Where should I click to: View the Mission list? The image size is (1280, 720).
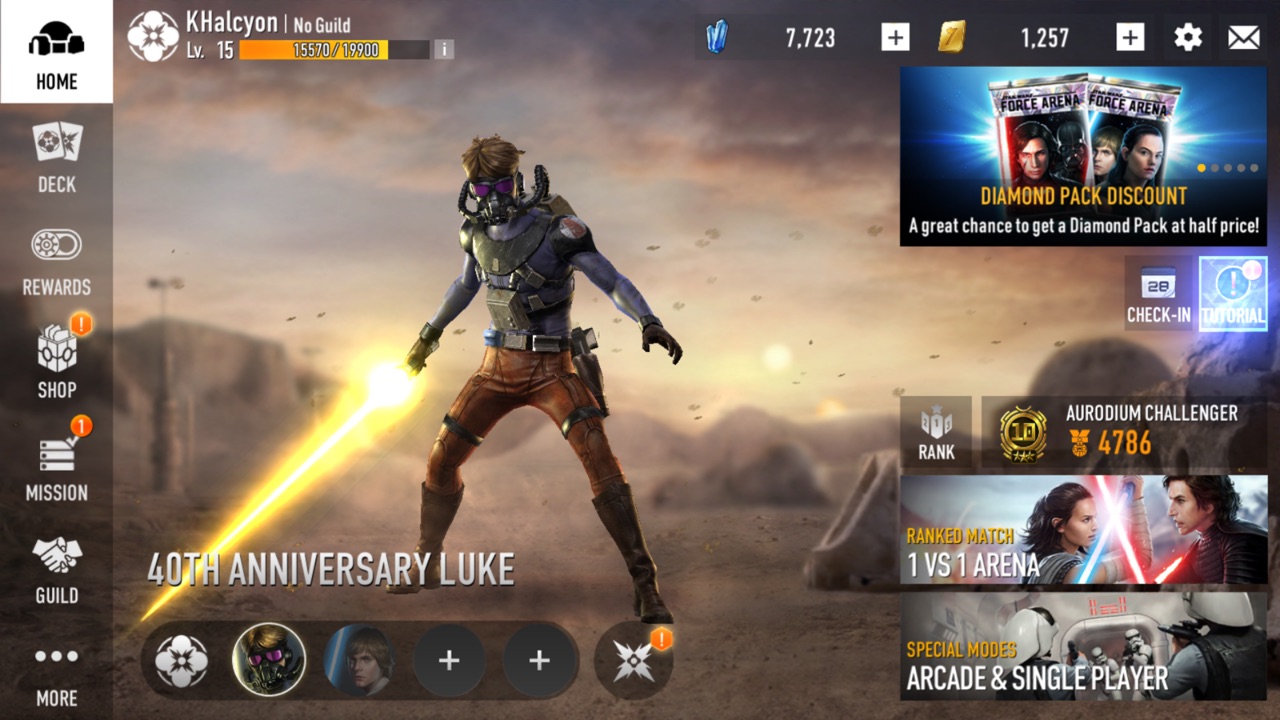coord(56,465)
